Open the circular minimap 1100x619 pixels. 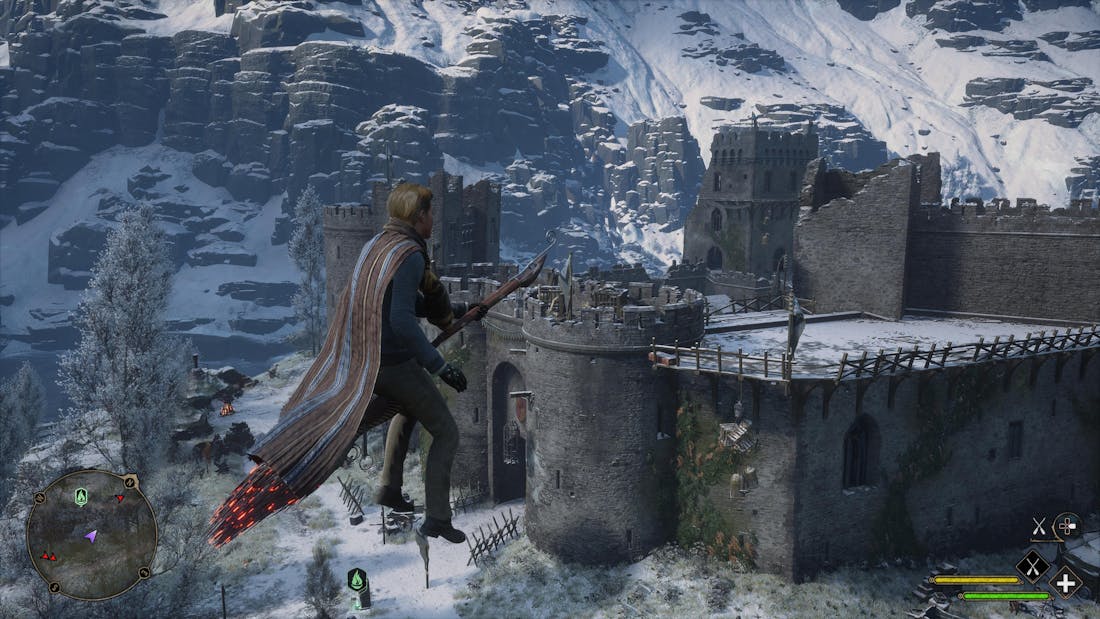(91, 534)
